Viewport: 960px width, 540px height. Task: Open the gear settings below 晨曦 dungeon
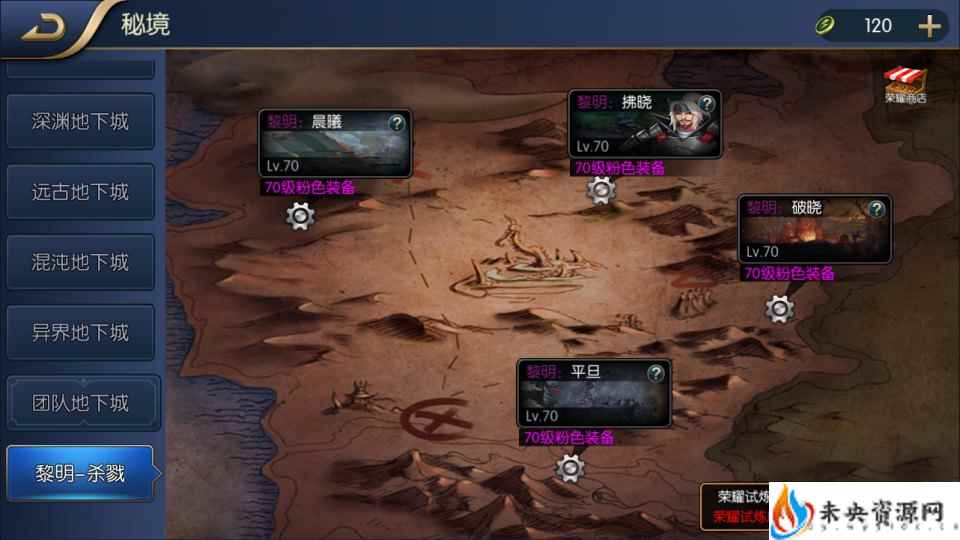pyautogui.click(x=301, y=215)
